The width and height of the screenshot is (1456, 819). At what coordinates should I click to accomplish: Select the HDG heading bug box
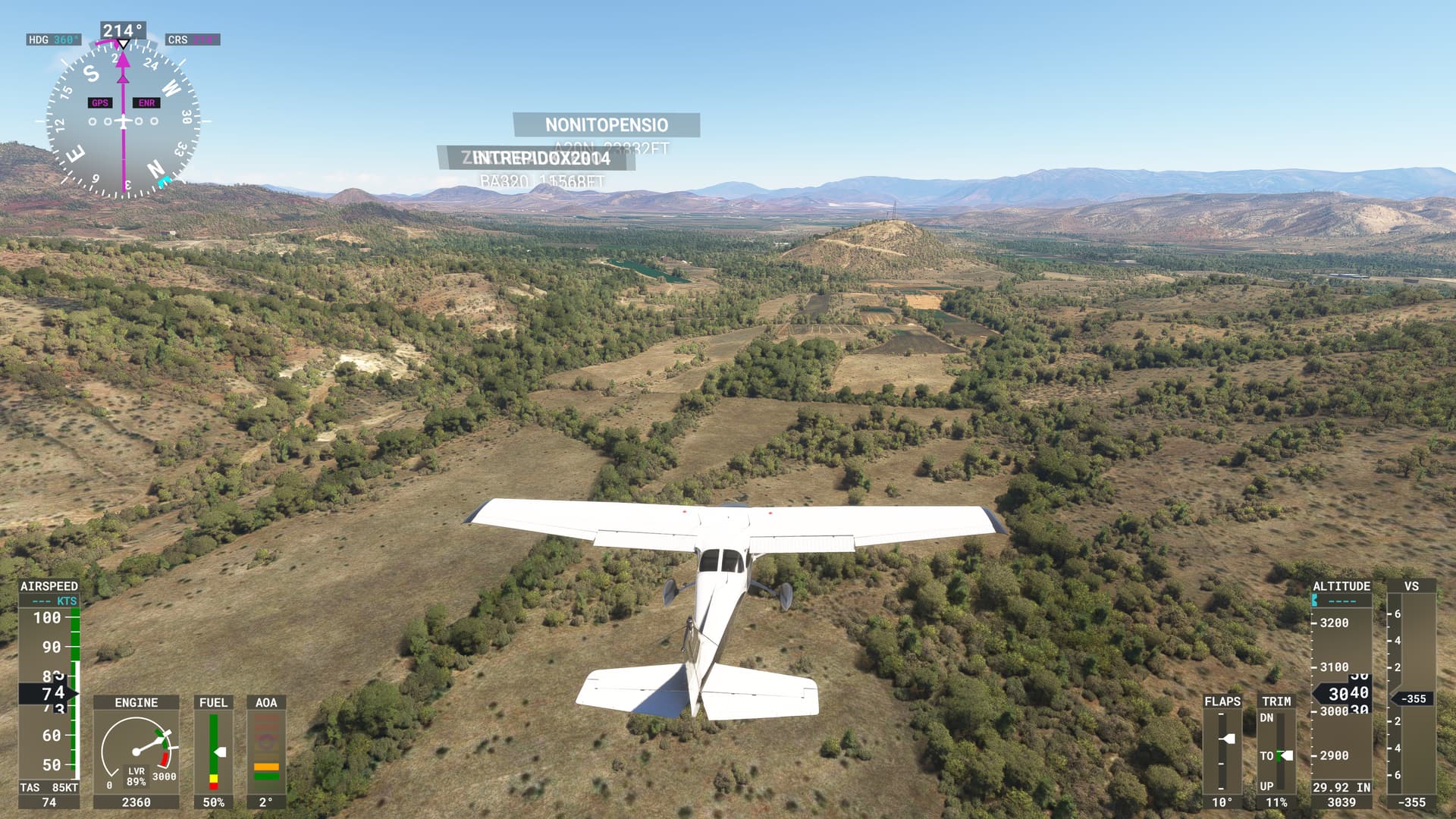(x=53, y=39)
